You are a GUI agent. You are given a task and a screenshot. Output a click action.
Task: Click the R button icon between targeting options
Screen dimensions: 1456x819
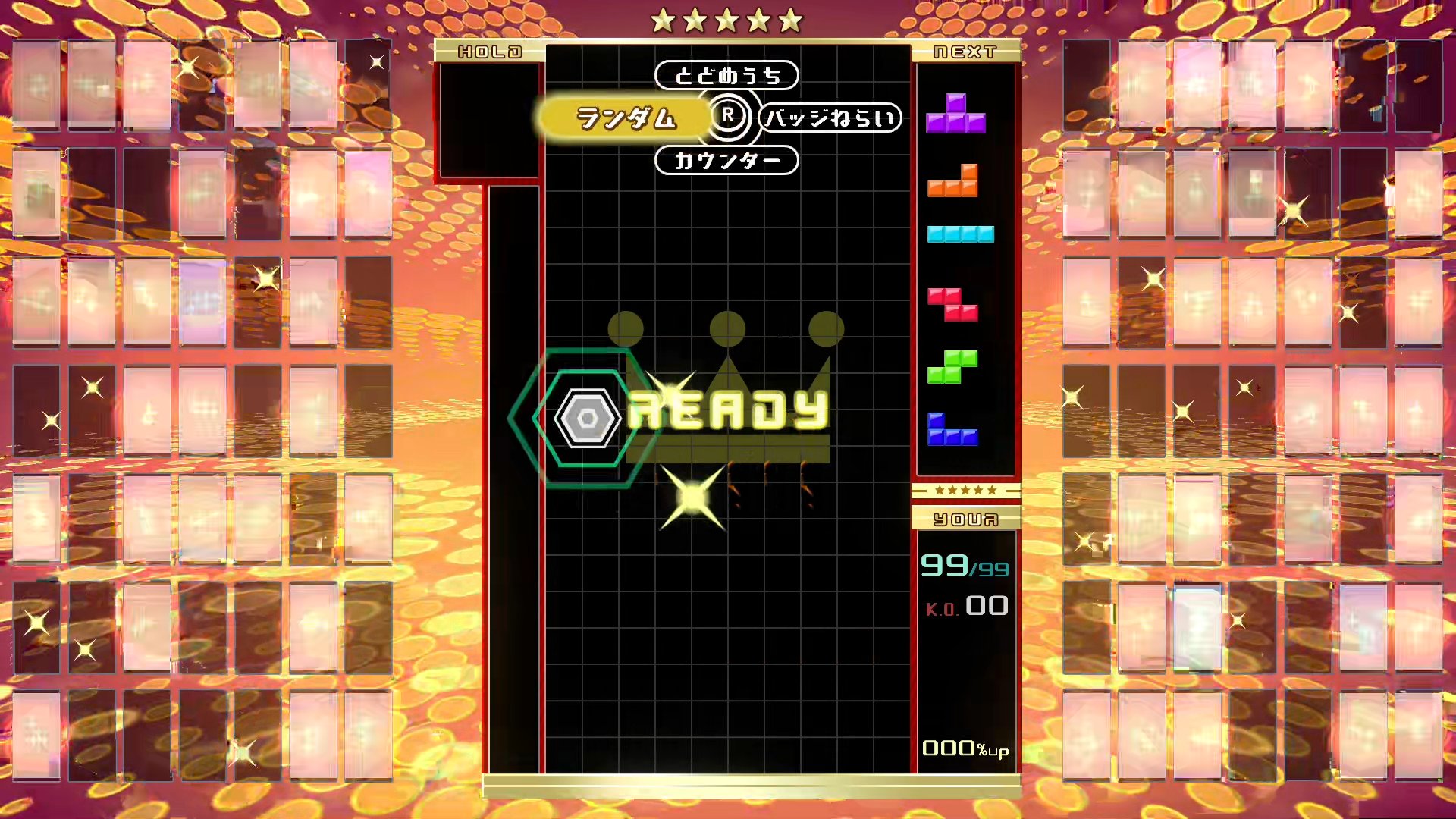pyautogui.click(x=730, y=117)
